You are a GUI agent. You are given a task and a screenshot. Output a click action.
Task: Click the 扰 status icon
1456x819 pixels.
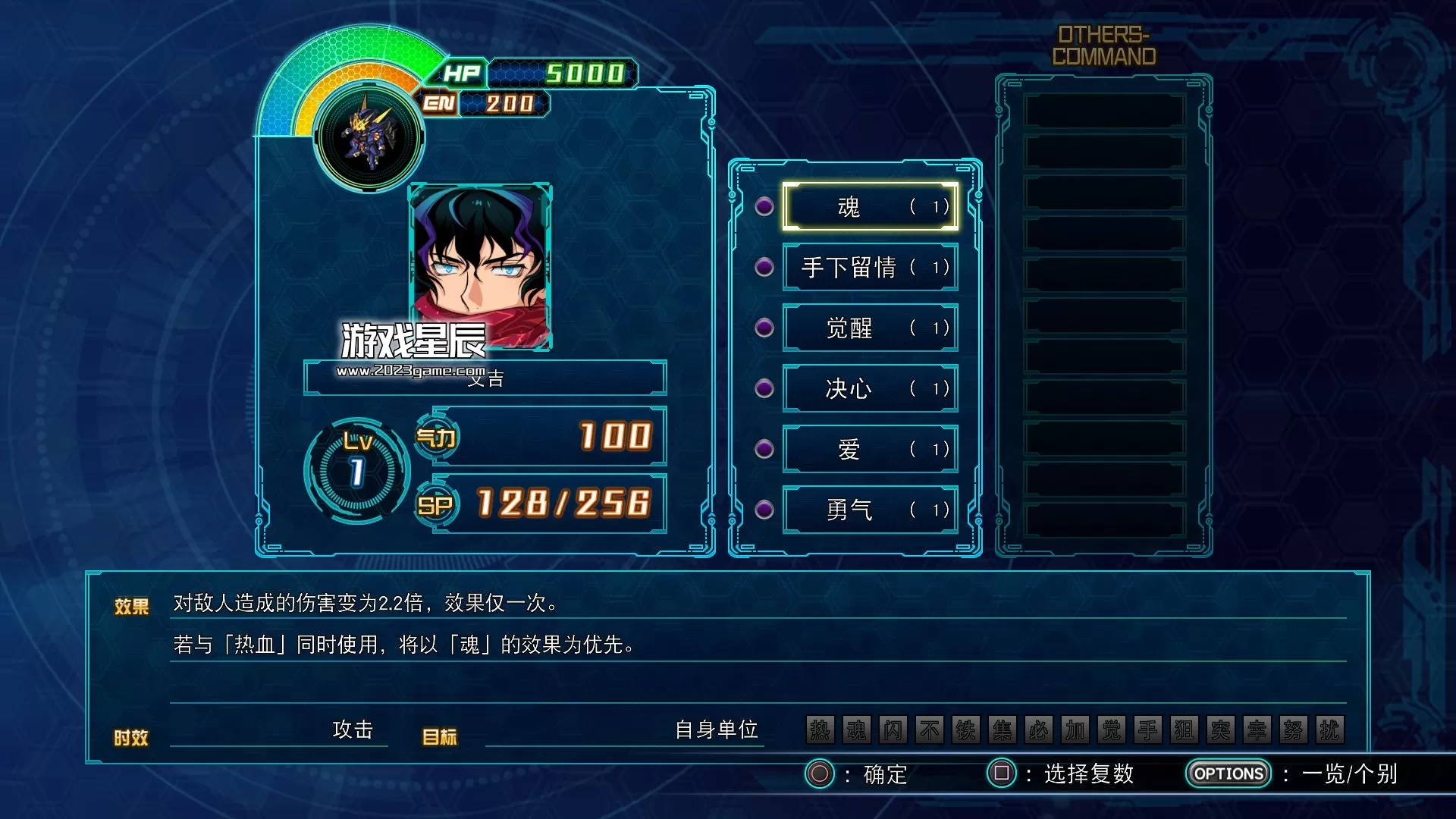tap(1329, 730)
